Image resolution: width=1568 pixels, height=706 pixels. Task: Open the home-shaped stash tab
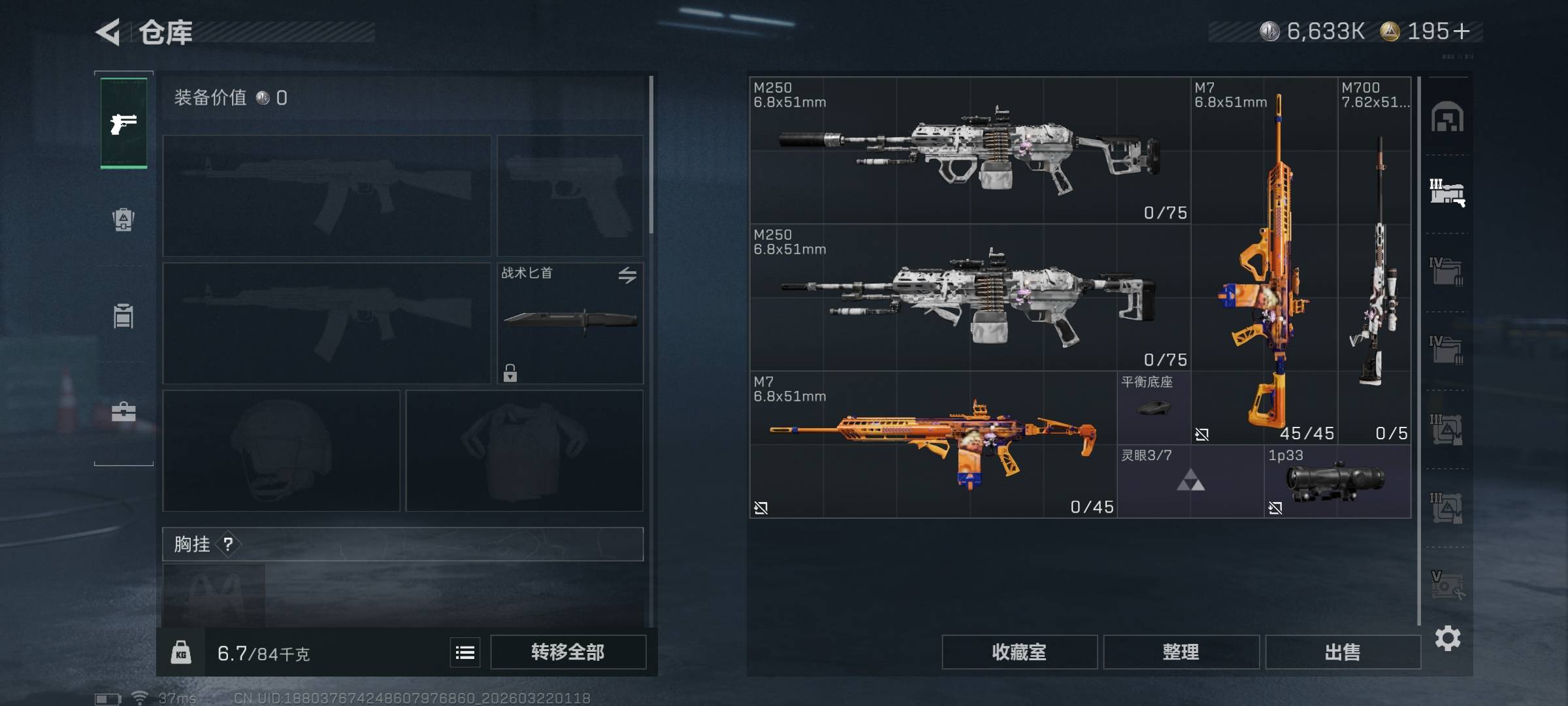pos(1447,117)
